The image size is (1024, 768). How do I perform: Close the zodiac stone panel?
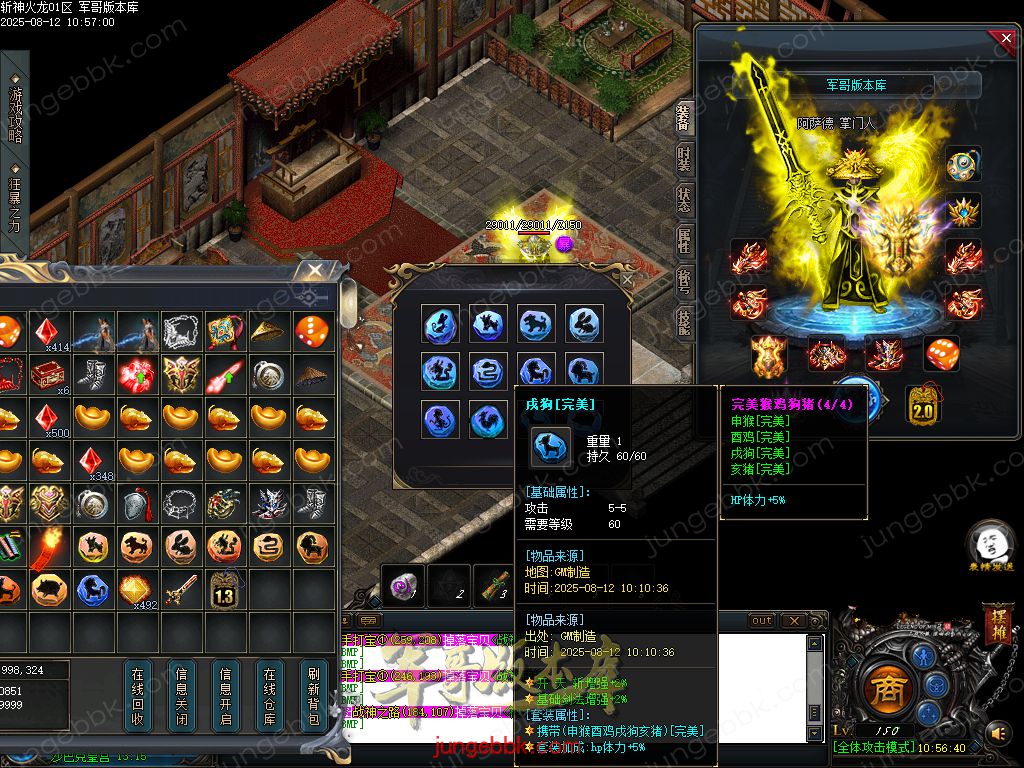[627, 280]
